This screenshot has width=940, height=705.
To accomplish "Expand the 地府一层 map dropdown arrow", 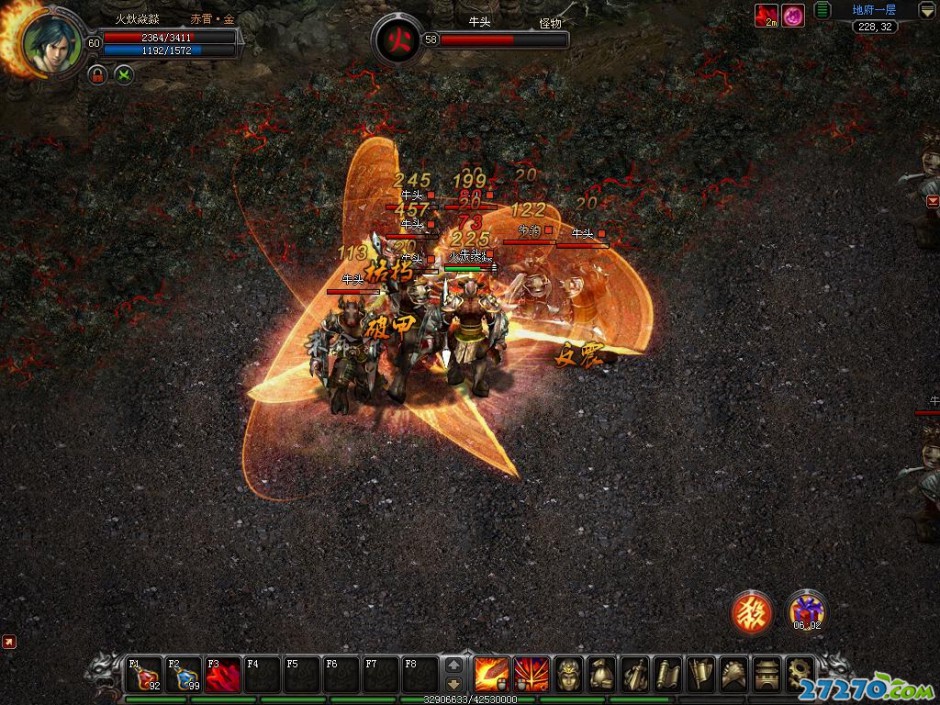I will (927, 10).
